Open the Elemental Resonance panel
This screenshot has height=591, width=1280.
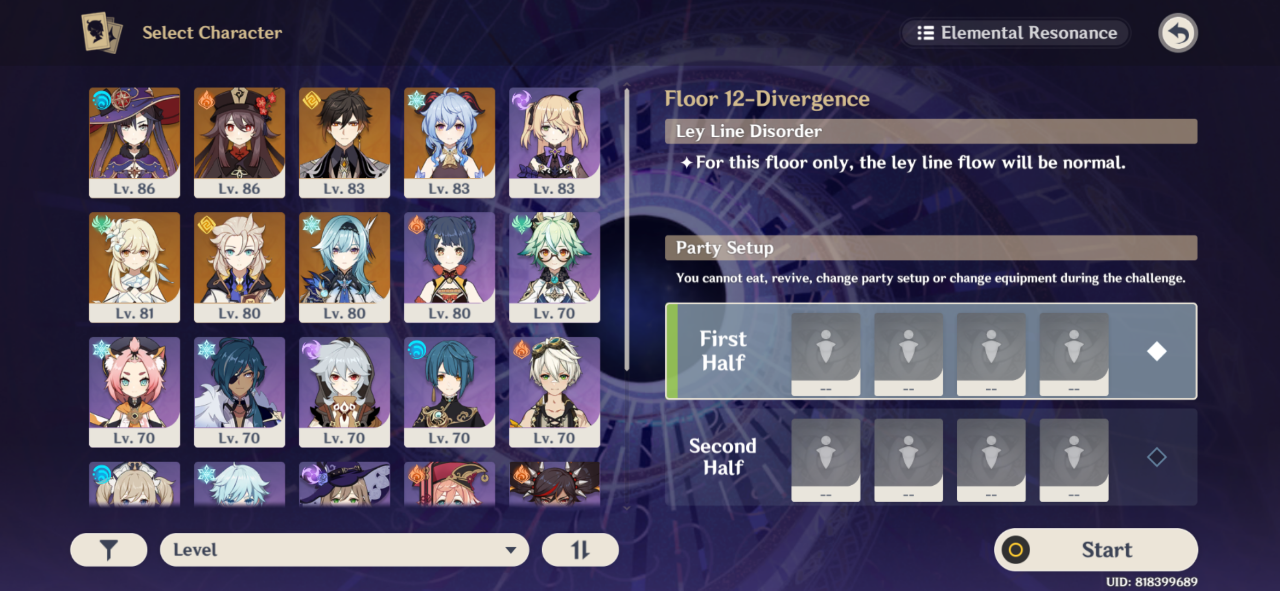click(x=1016, y=33)
